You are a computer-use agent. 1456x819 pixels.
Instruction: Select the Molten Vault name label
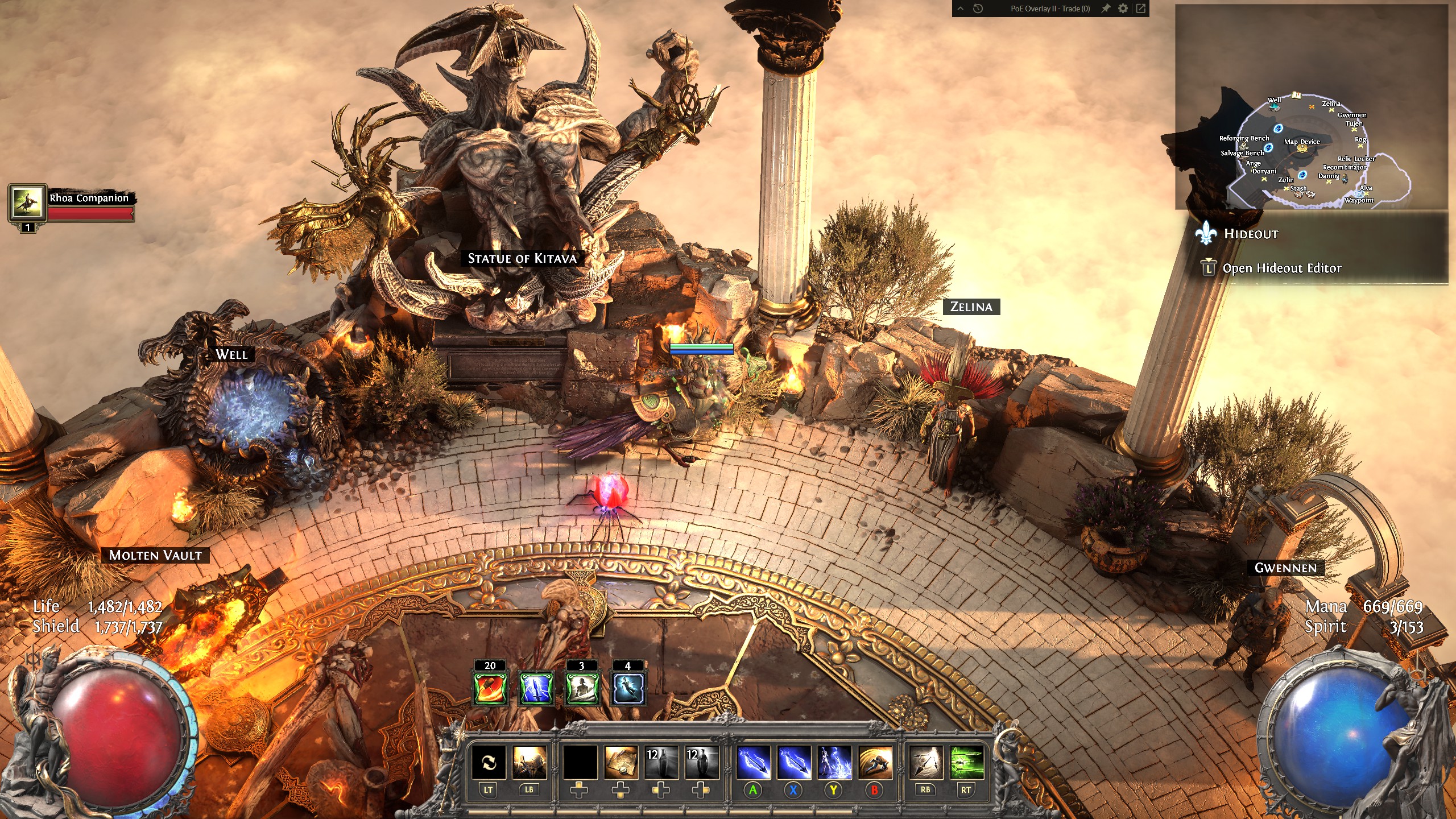pyautogui.click(x=155, y=555)
